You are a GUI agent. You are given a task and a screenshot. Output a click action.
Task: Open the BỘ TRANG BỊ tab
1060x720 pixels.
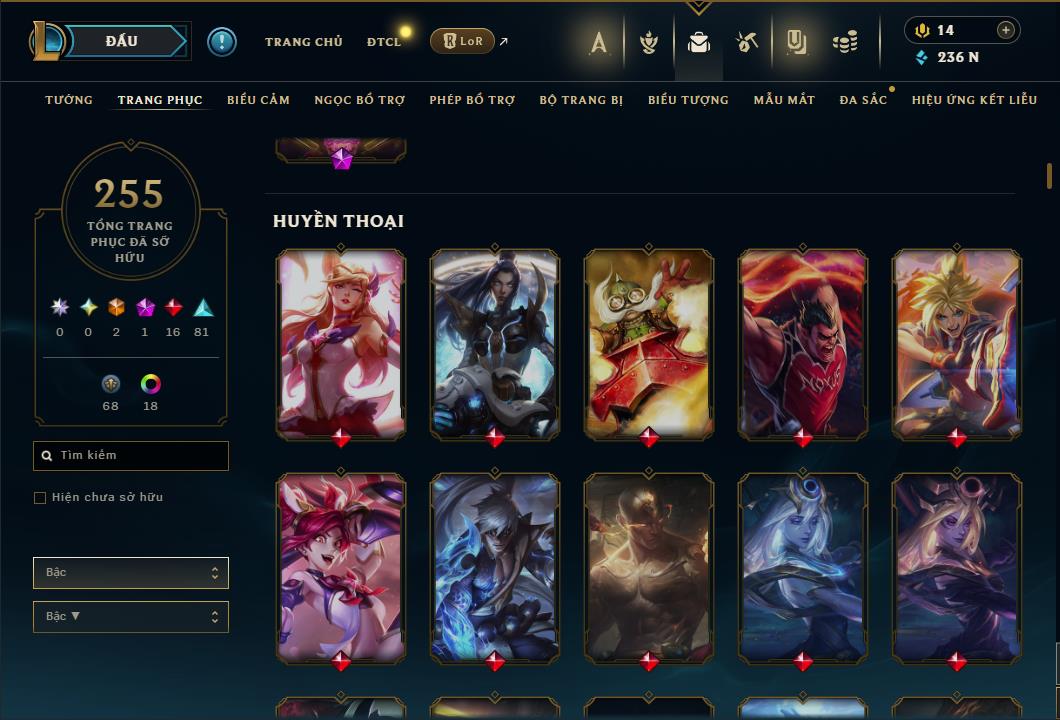point(581,100)
